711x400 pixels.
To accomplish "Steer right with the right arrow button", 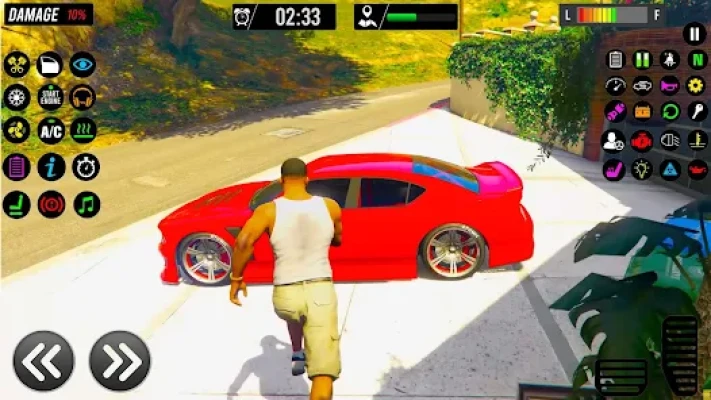I will coord(119,361).
